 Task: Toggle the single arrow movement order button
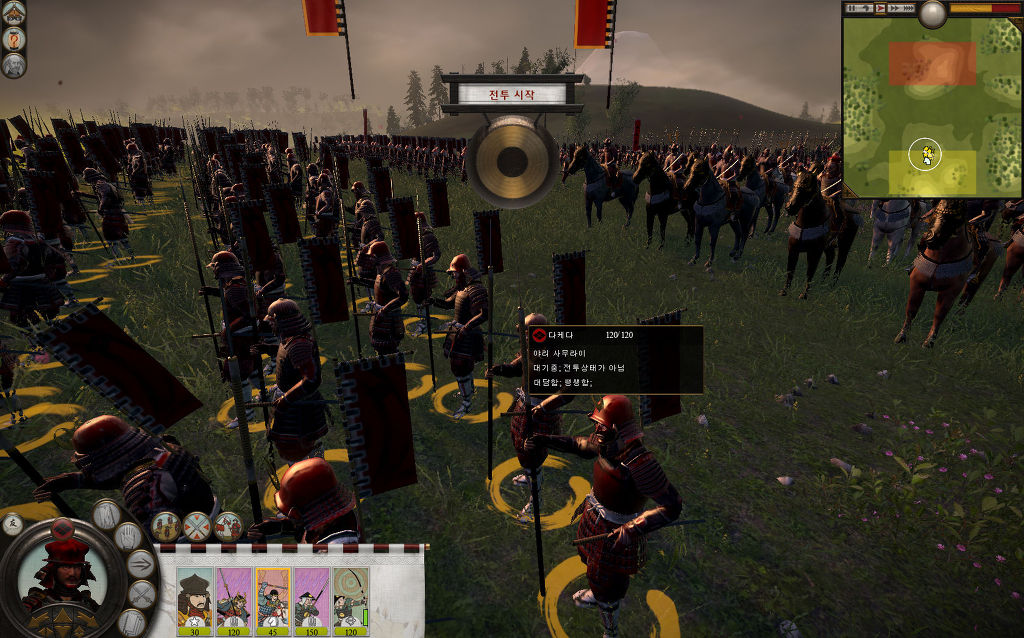click(x=141, y=565)
